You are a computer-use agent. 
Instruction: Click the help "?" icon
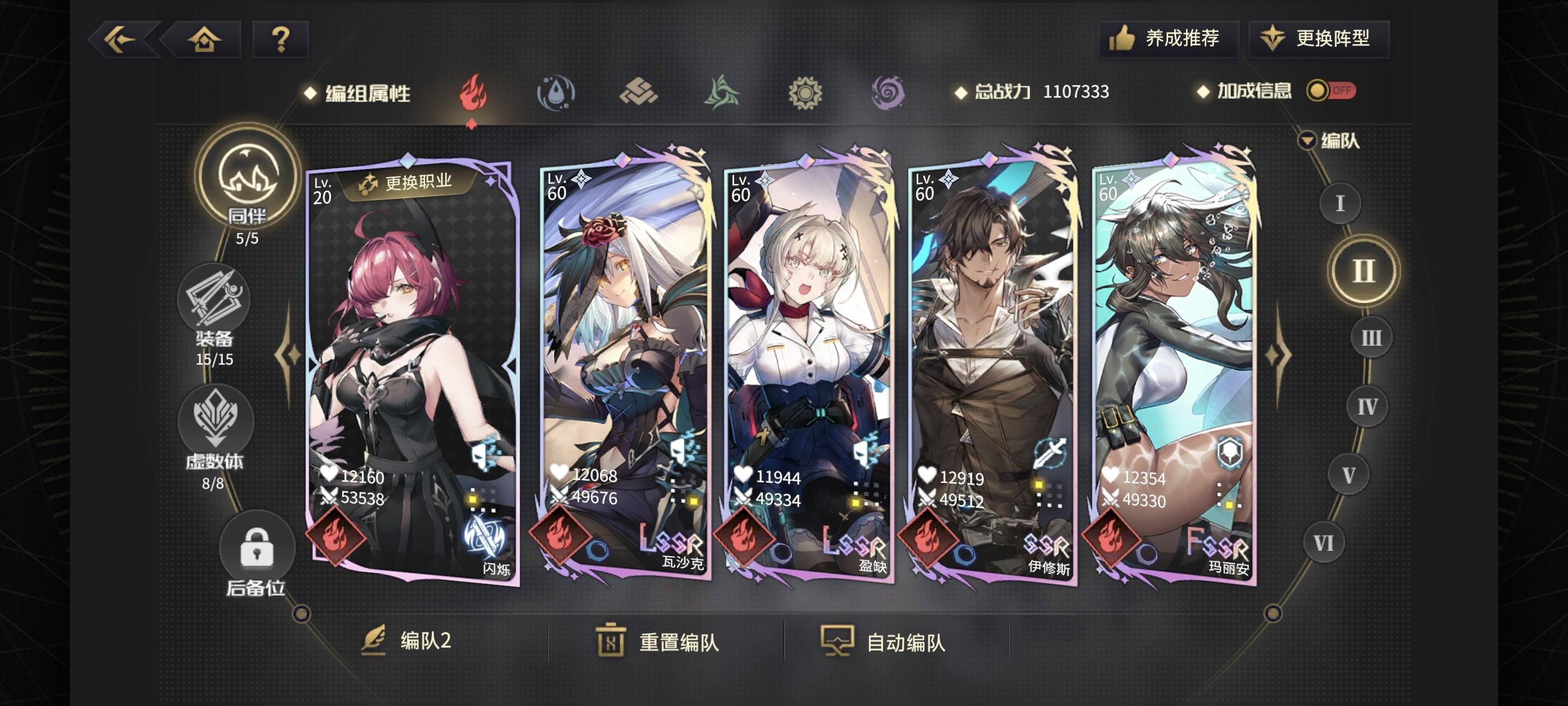click(280, 40)
